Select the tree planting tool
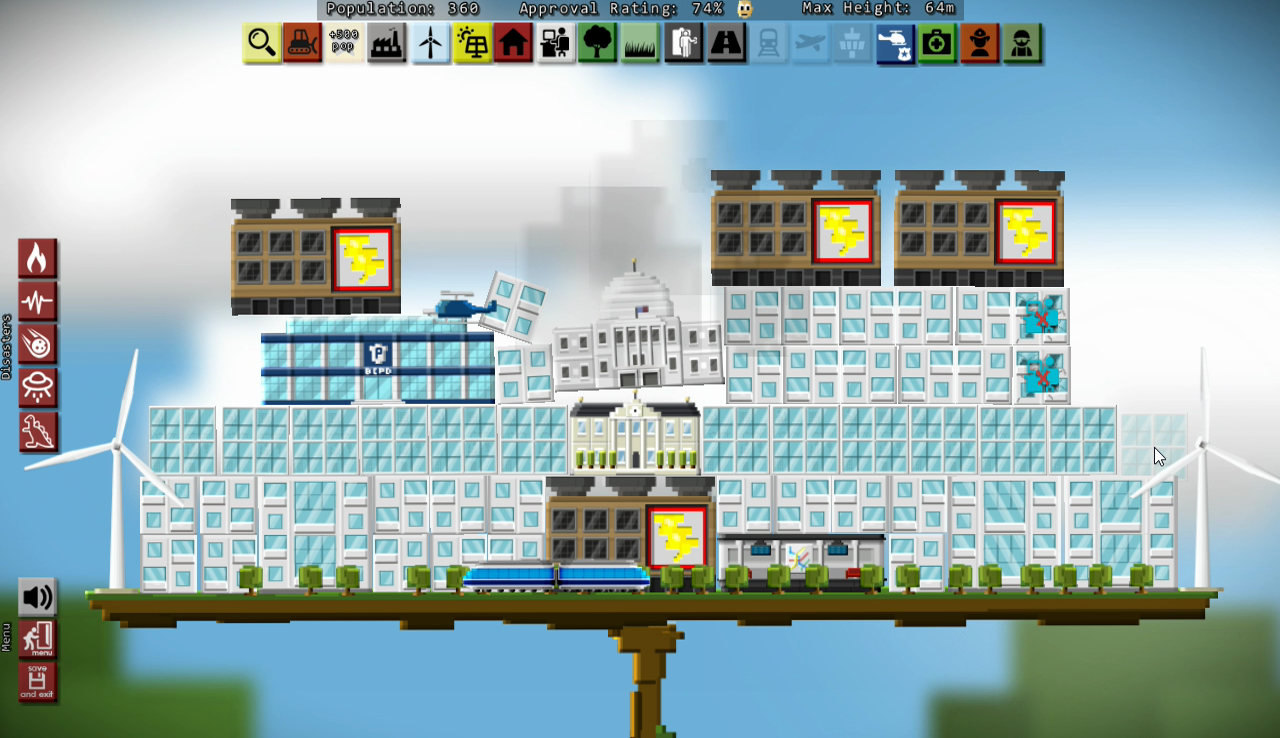Viewport: 1280px width, 738px height. (597, 43)
